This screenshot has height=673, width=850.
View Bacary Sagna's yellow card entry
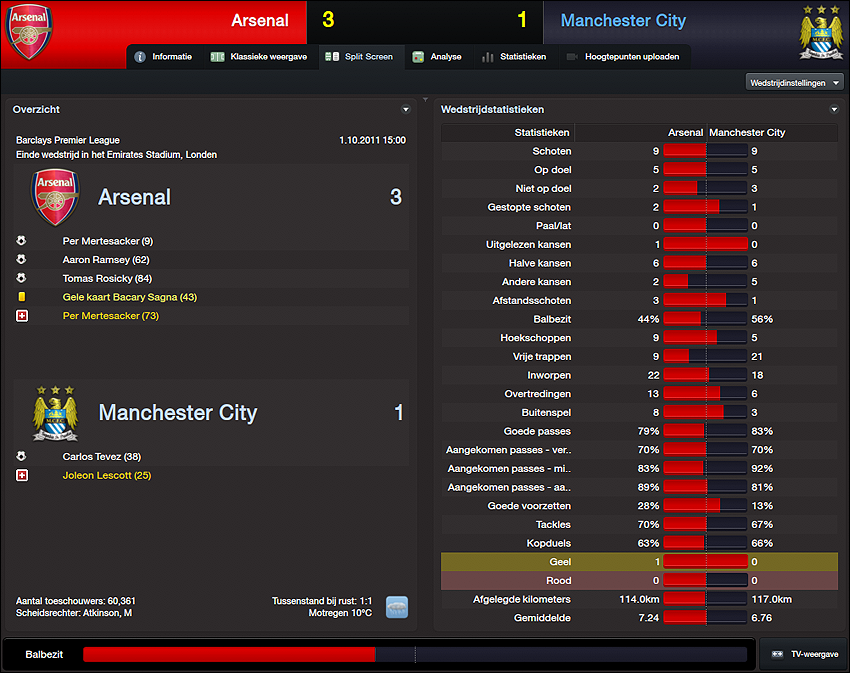[x=129, y=297]
